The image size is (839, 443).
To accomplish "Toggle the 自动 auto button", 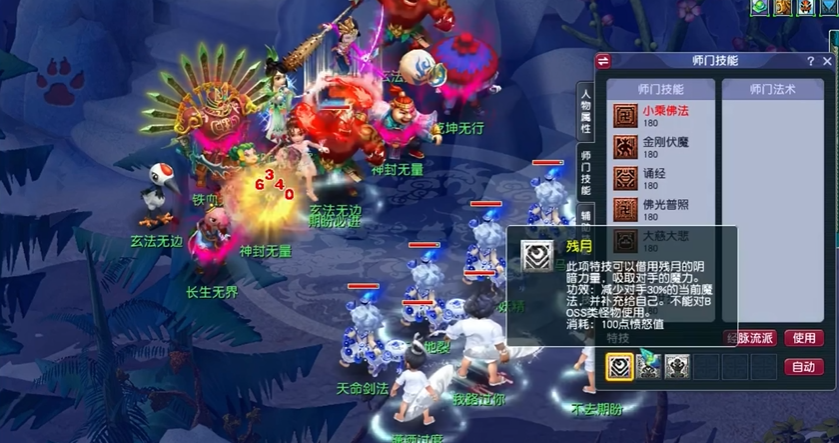I will pos(804,367).
